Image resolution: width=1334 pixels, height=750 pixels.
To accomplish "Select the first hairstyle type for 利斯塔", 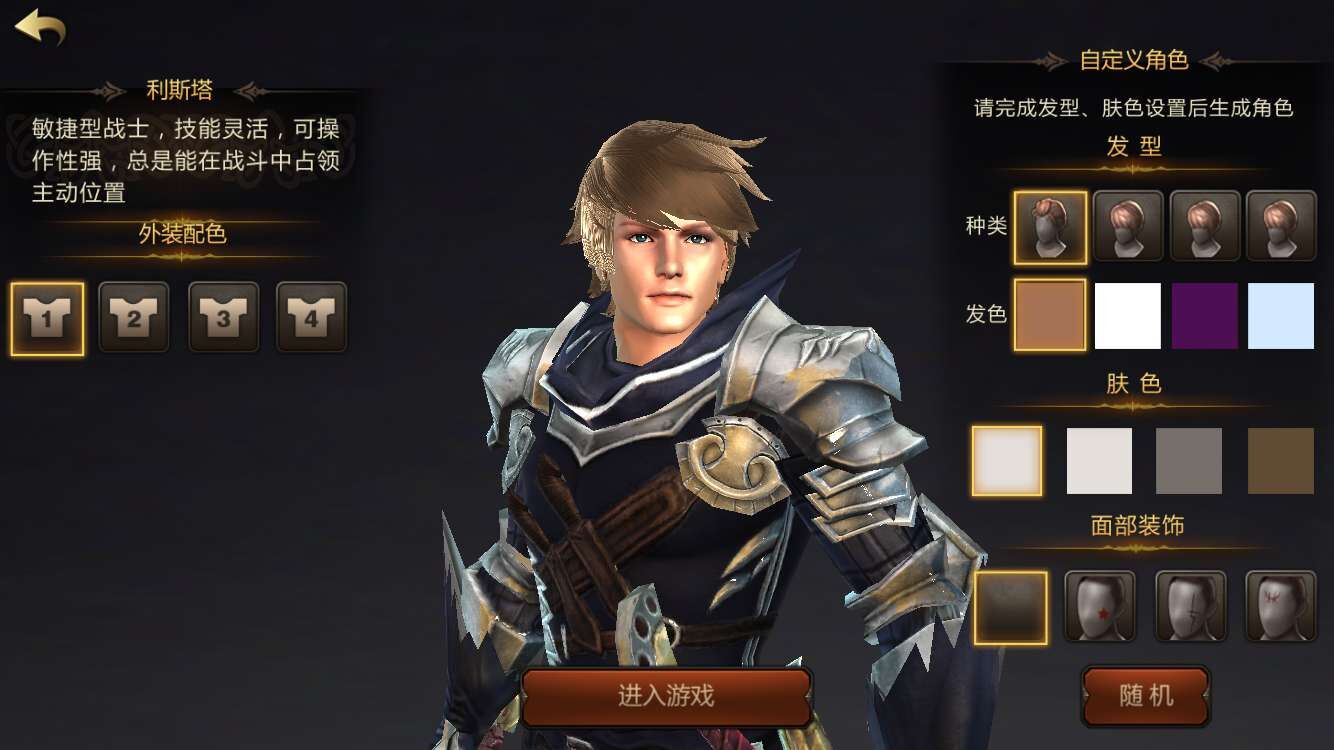I will click(1050, 226).
